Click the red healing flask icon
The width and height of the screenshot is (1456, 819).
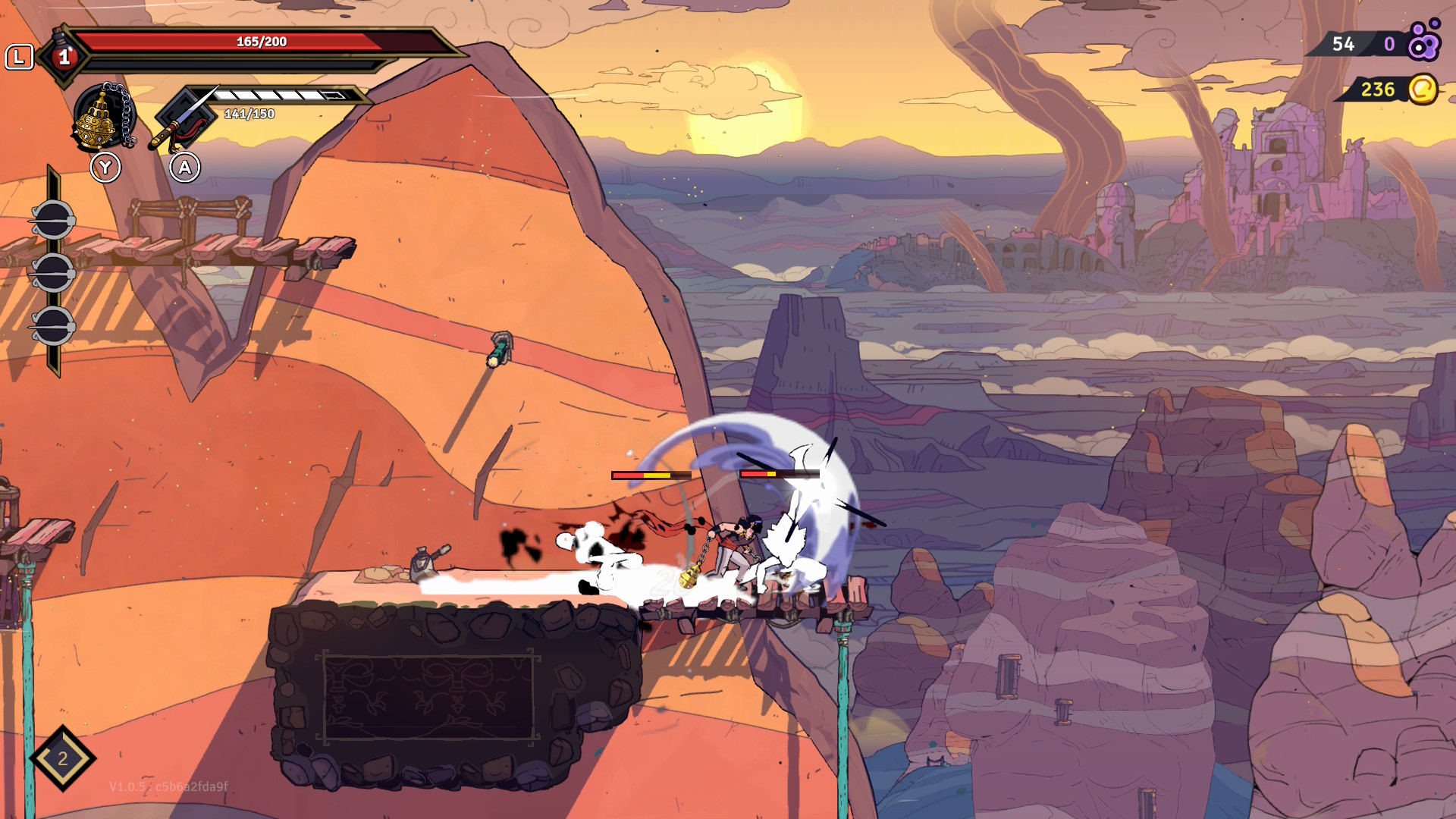coord(64,55)
